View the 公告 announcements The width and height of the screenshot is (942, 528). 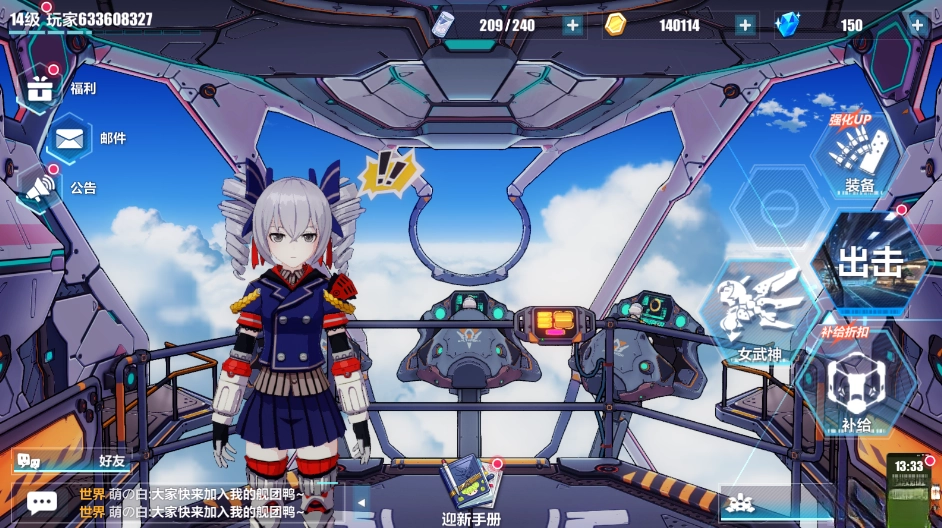tap(41, 187)
